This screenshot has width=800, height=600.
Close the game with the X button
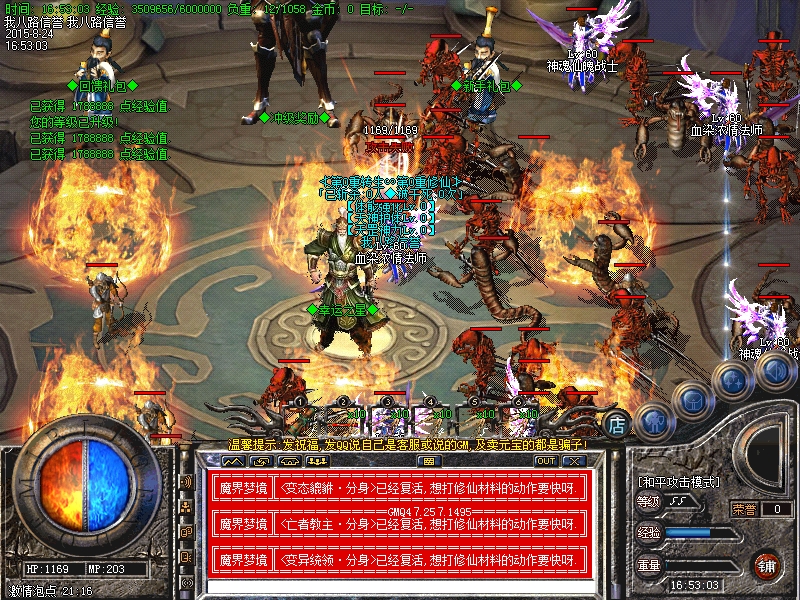point(572,461)
